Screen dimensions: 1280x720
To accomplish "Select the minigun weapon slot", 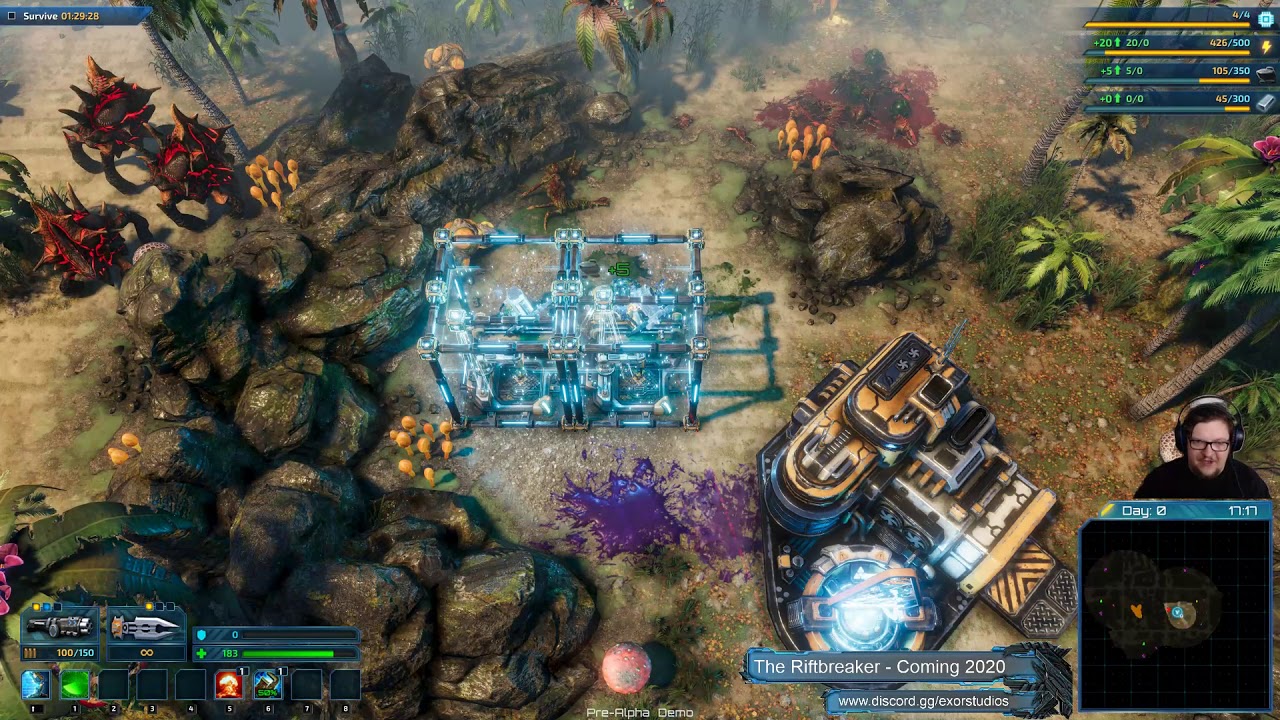I will click(60, 627).
